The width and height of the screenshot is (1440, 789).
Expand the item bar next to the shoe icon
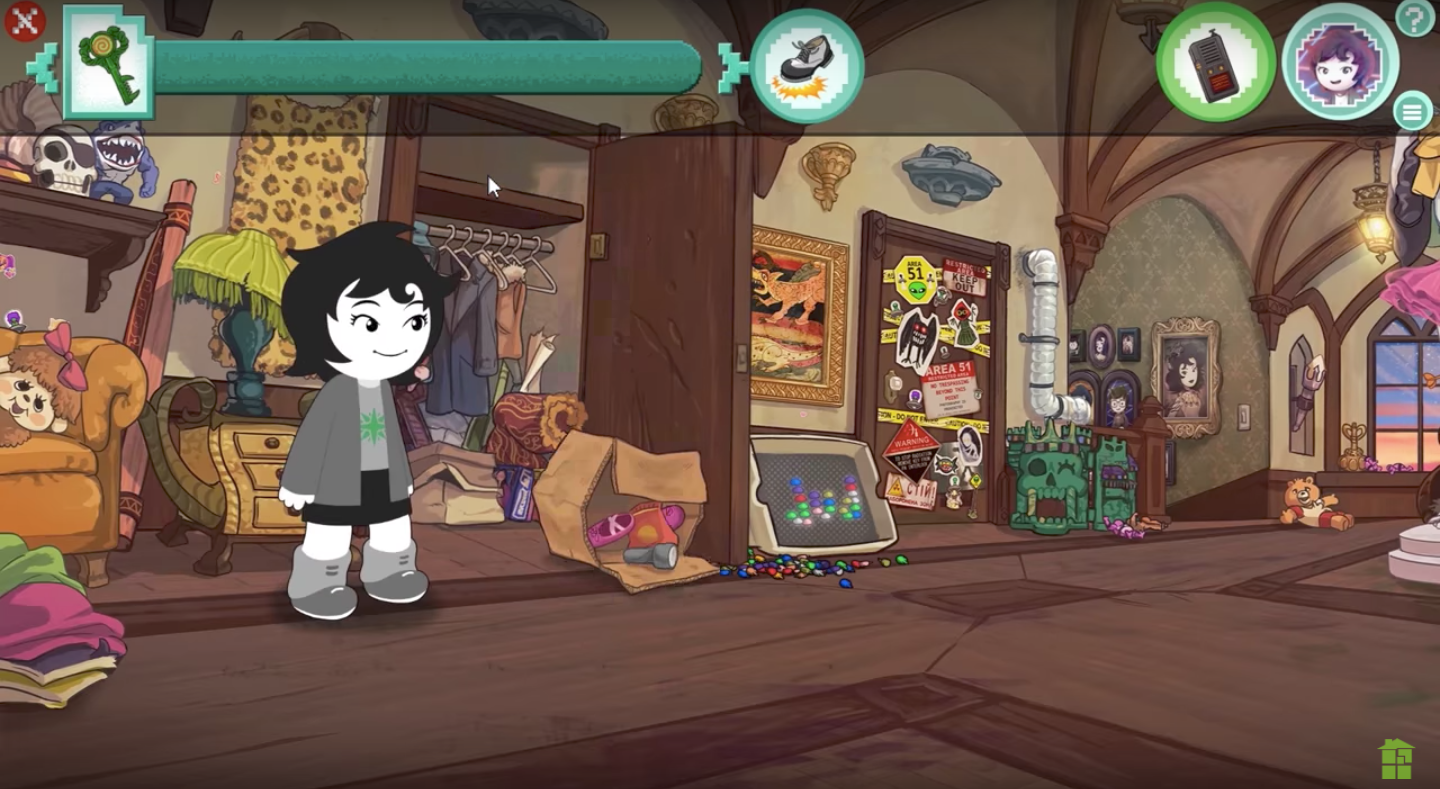733,68
